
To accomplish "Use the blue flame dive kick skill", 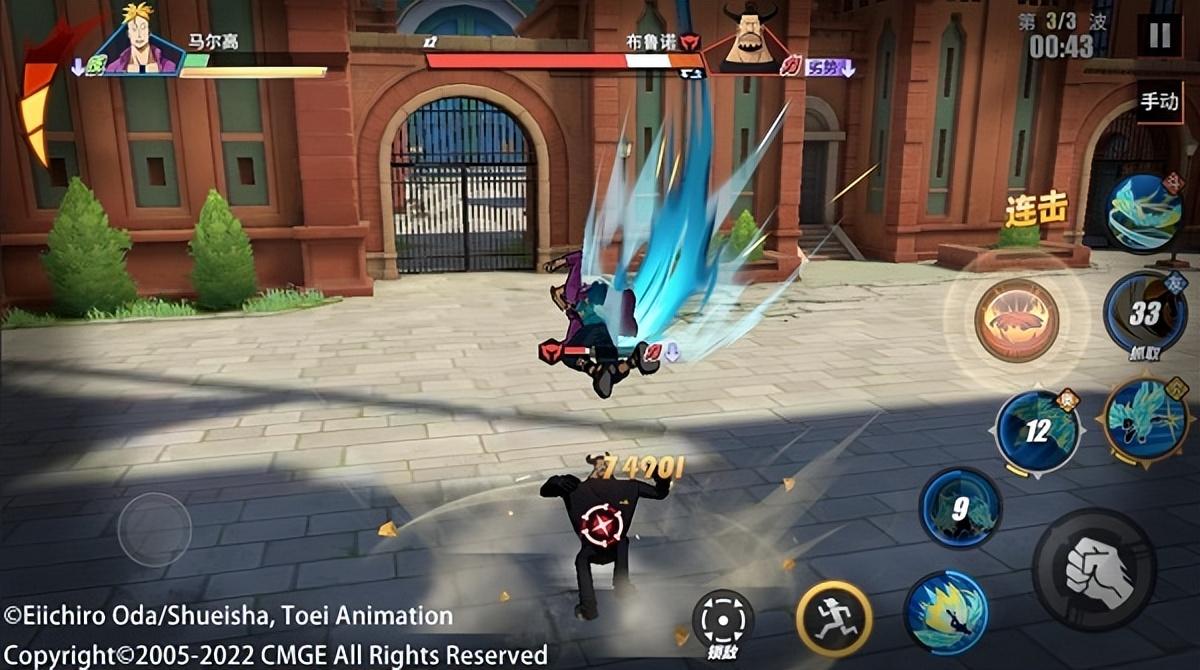I will pyautogui.click(x=946, y=612).
